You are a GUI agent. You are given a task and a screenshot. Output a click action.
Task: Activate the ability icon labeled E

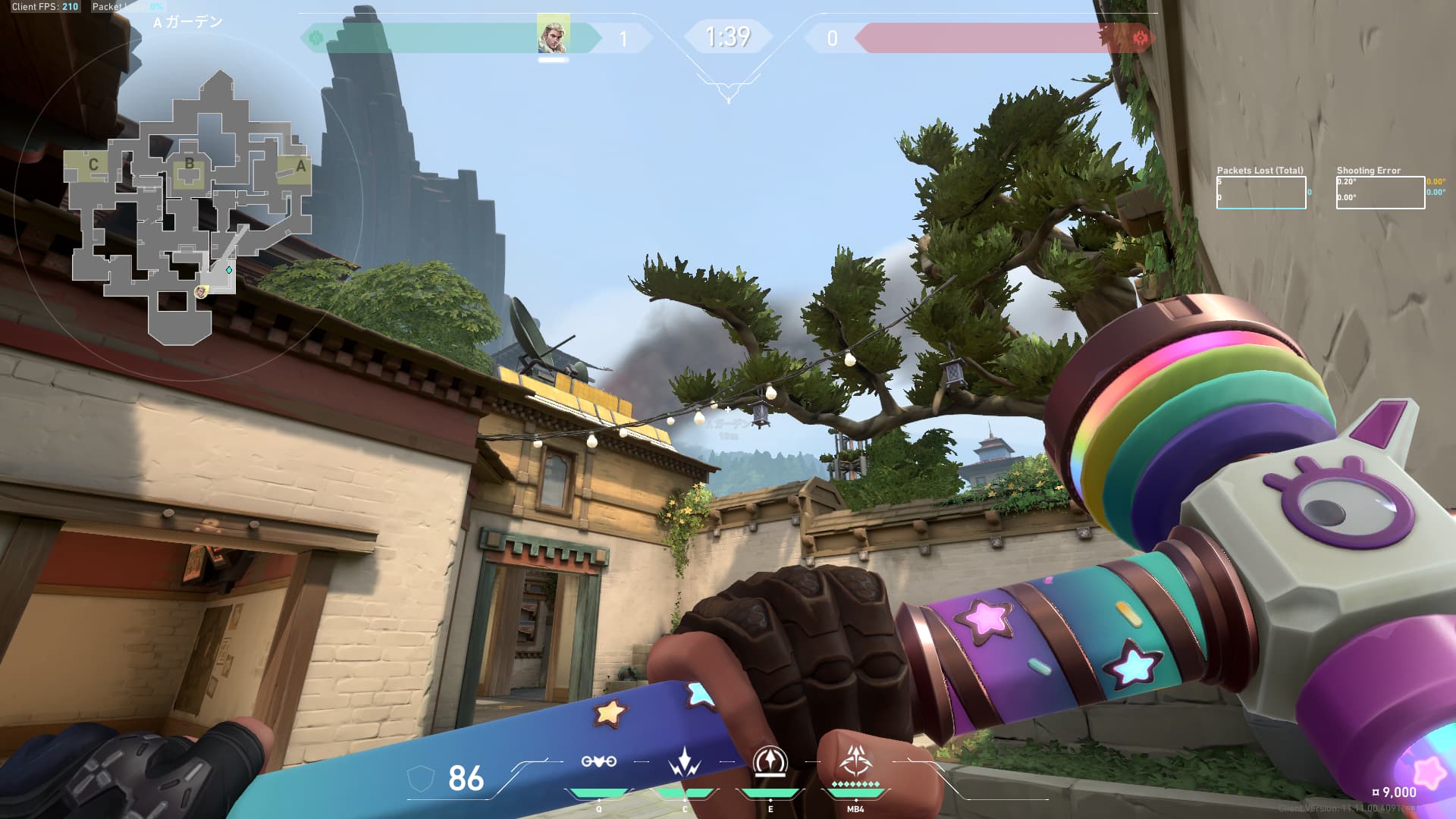pyautogui.click(x=770, y=761)
